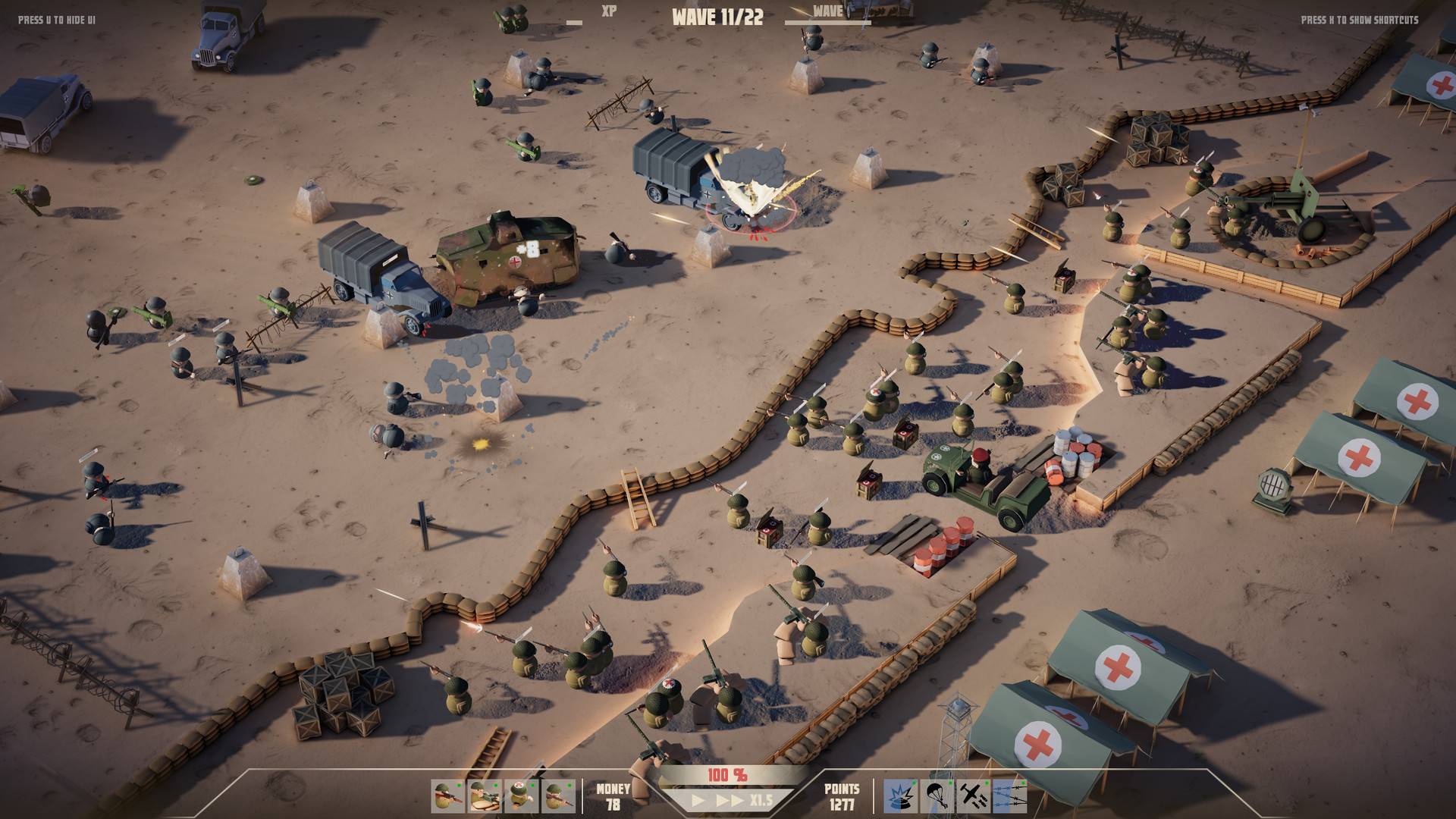
Task: Choose the medic unit with red cross helmet
Action: [x=521, y=797]
